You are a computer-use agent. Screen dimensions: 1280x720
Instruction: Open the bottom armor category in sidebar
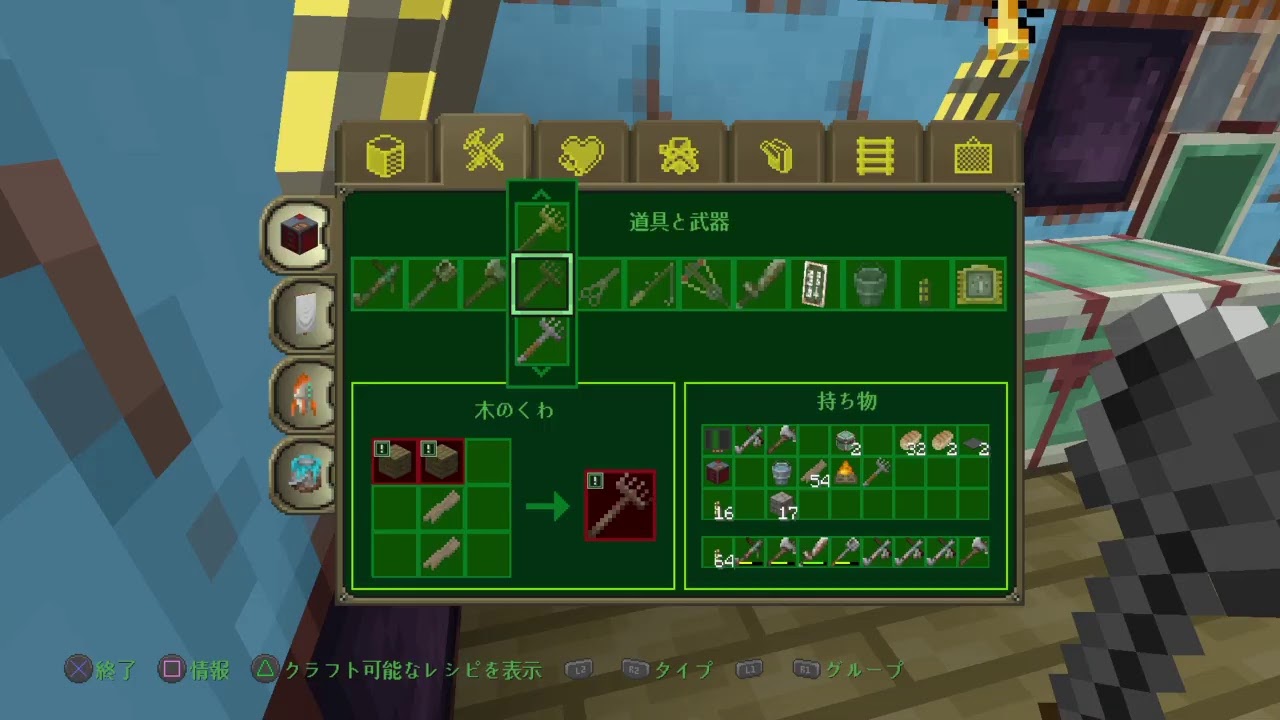pyautogui.click(x=303, y=473)
